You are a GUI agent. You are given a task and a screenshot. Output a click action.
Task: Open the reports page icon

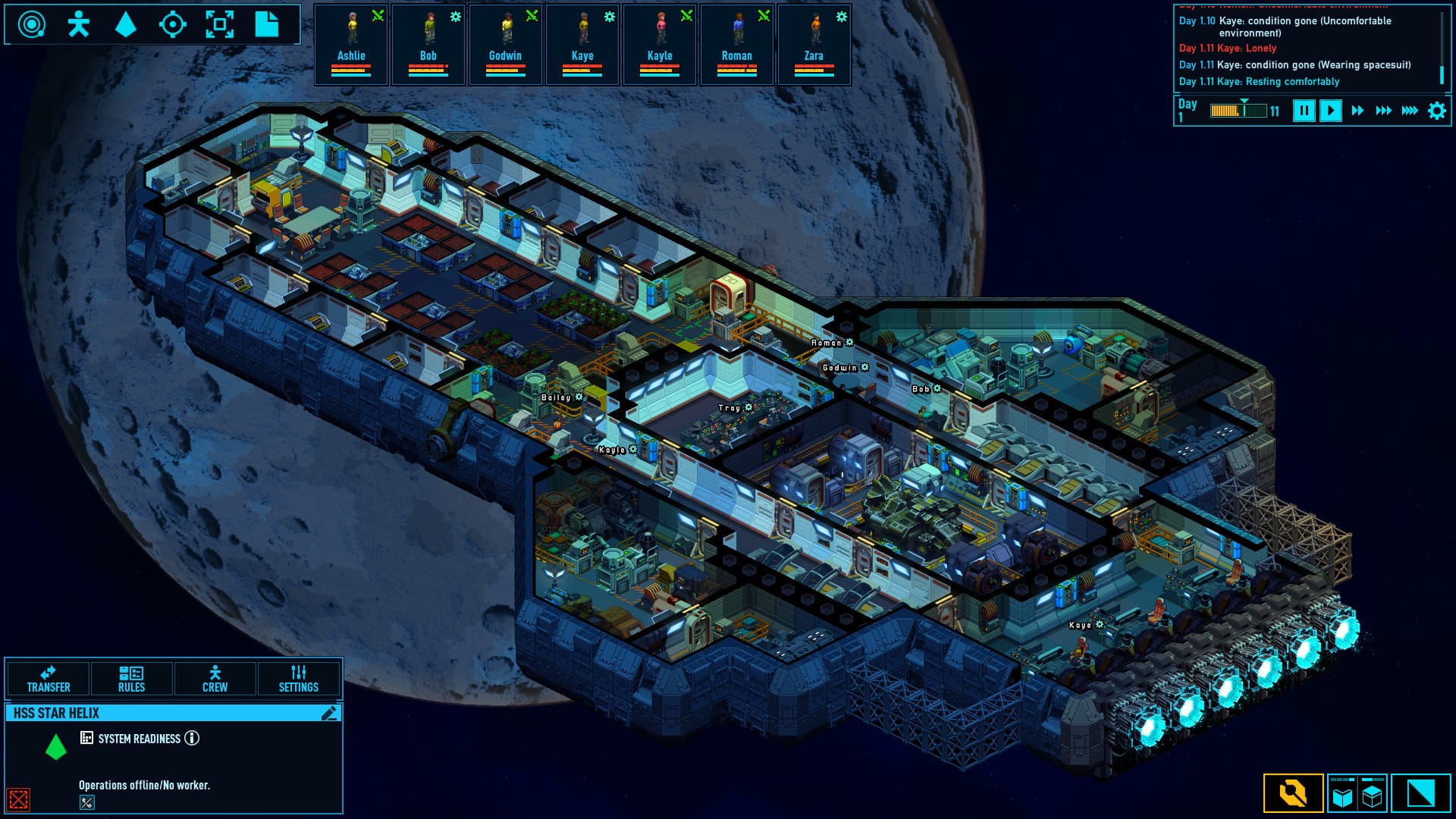(x=267, y=25)
